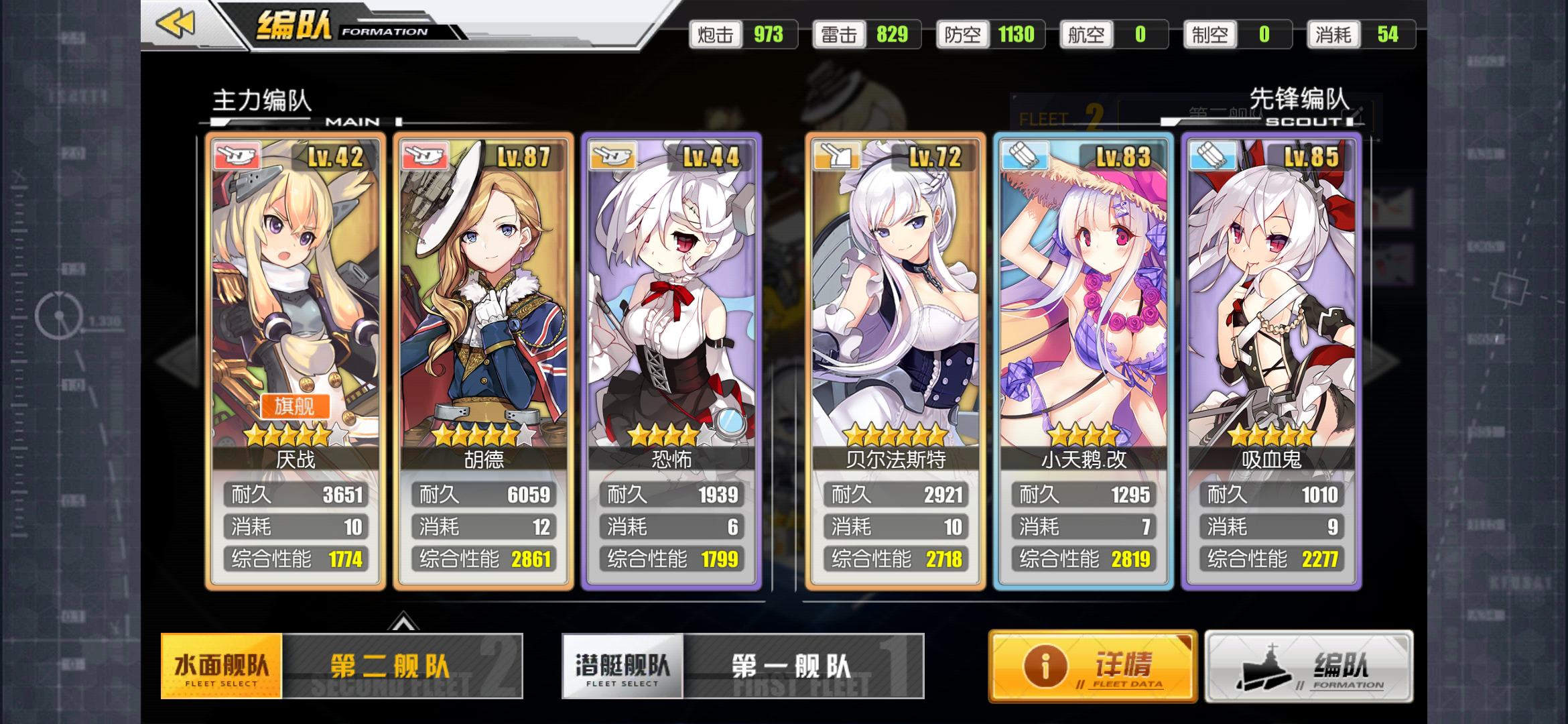This screenshot has width=1568, height=724.
Task: Switch to the 水面舰队 fleet select tab
Action: click(221, 666)
